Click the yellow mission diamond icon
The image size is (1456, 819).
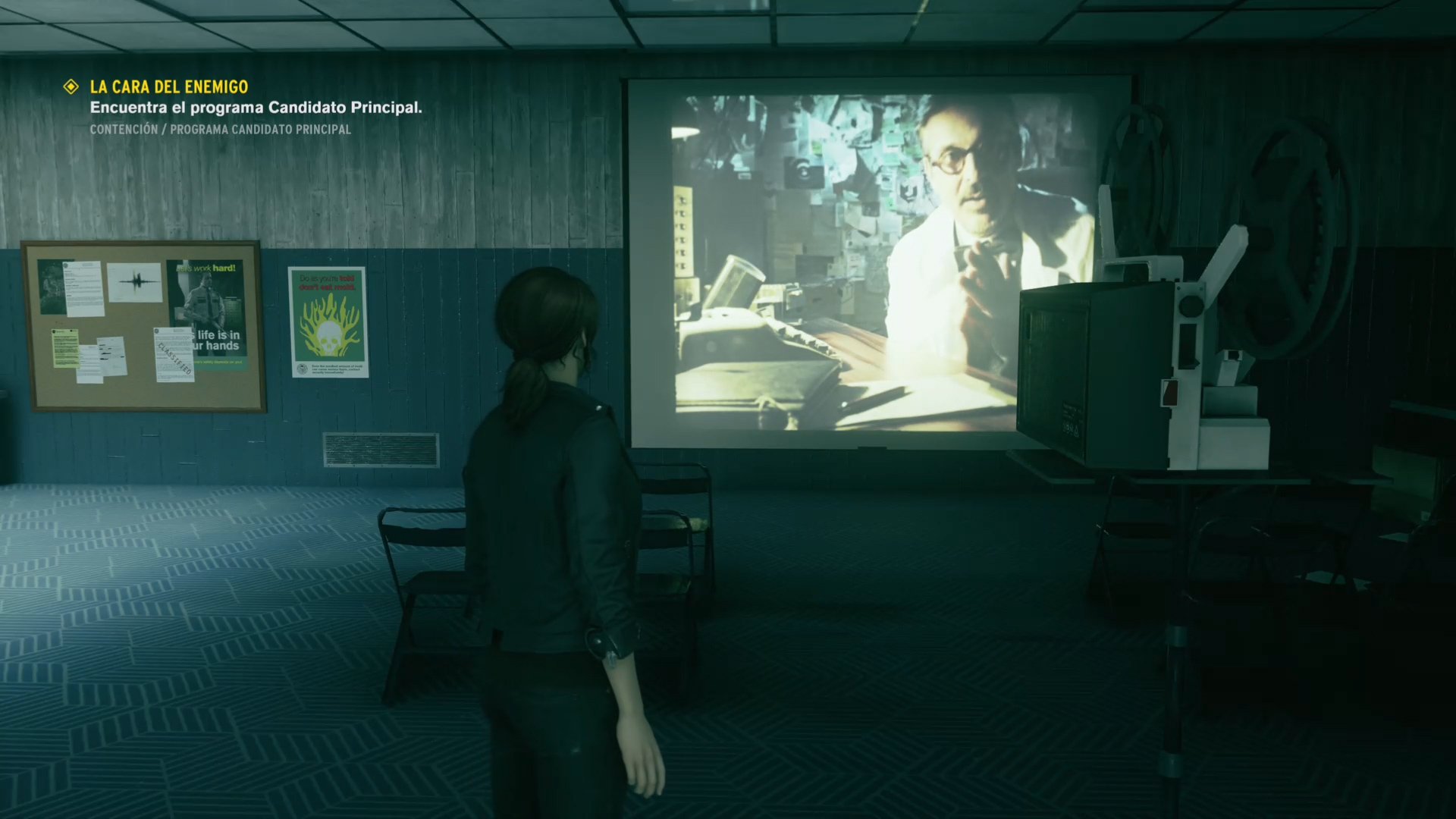pos(72,87)
